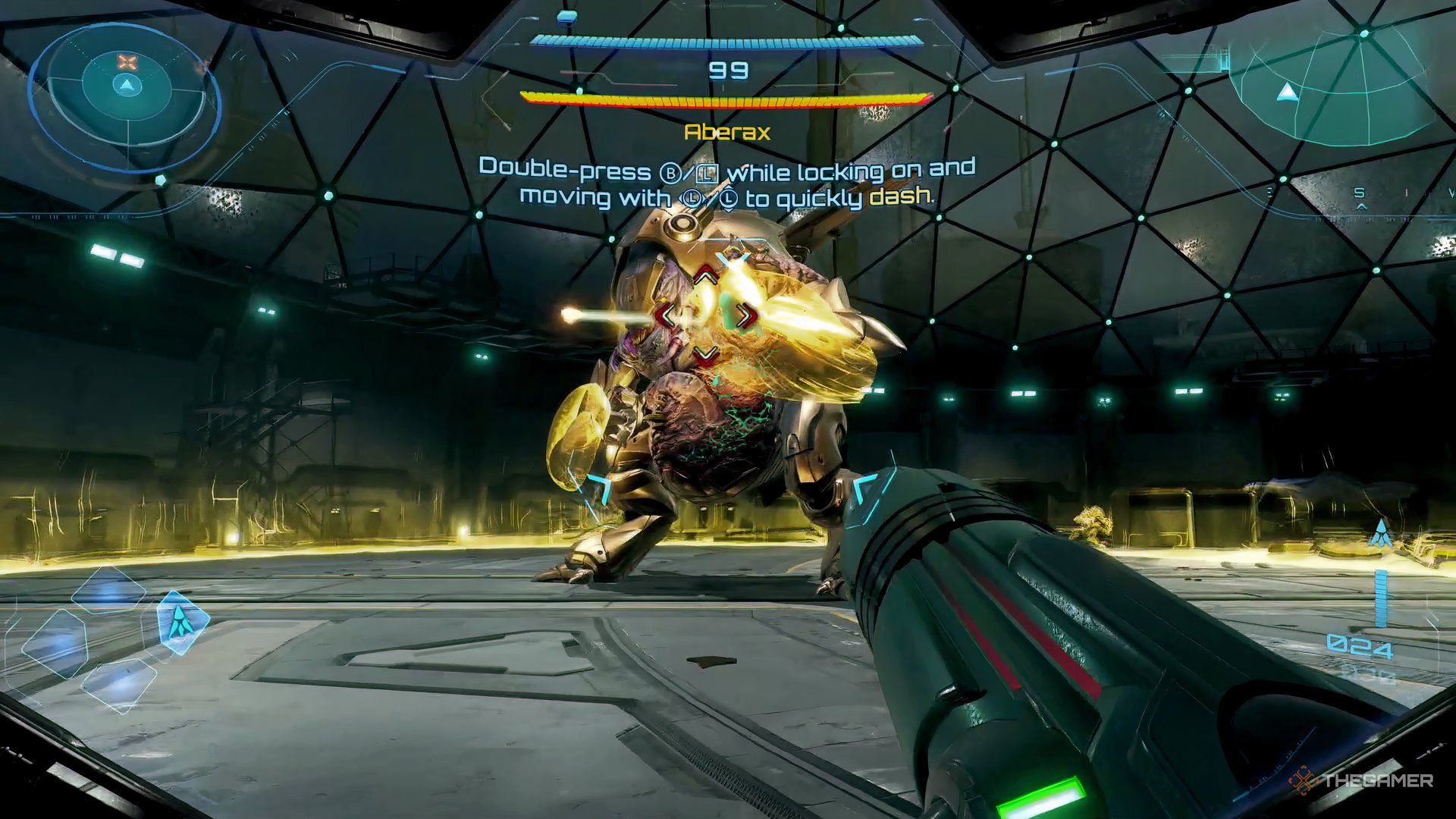This screenshot has width=1456, height=819.
Task: Click the TheGamer watermark logo
Action: click(x=1360, y=781)
